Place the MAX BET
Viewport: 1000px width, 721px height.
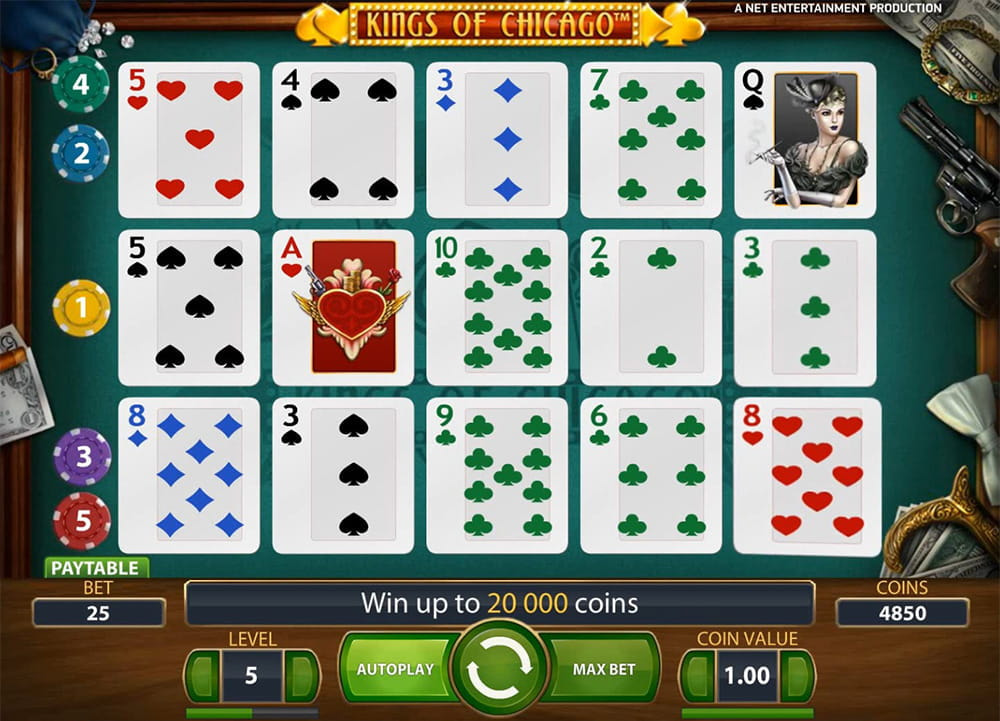[x=606, y=669]
